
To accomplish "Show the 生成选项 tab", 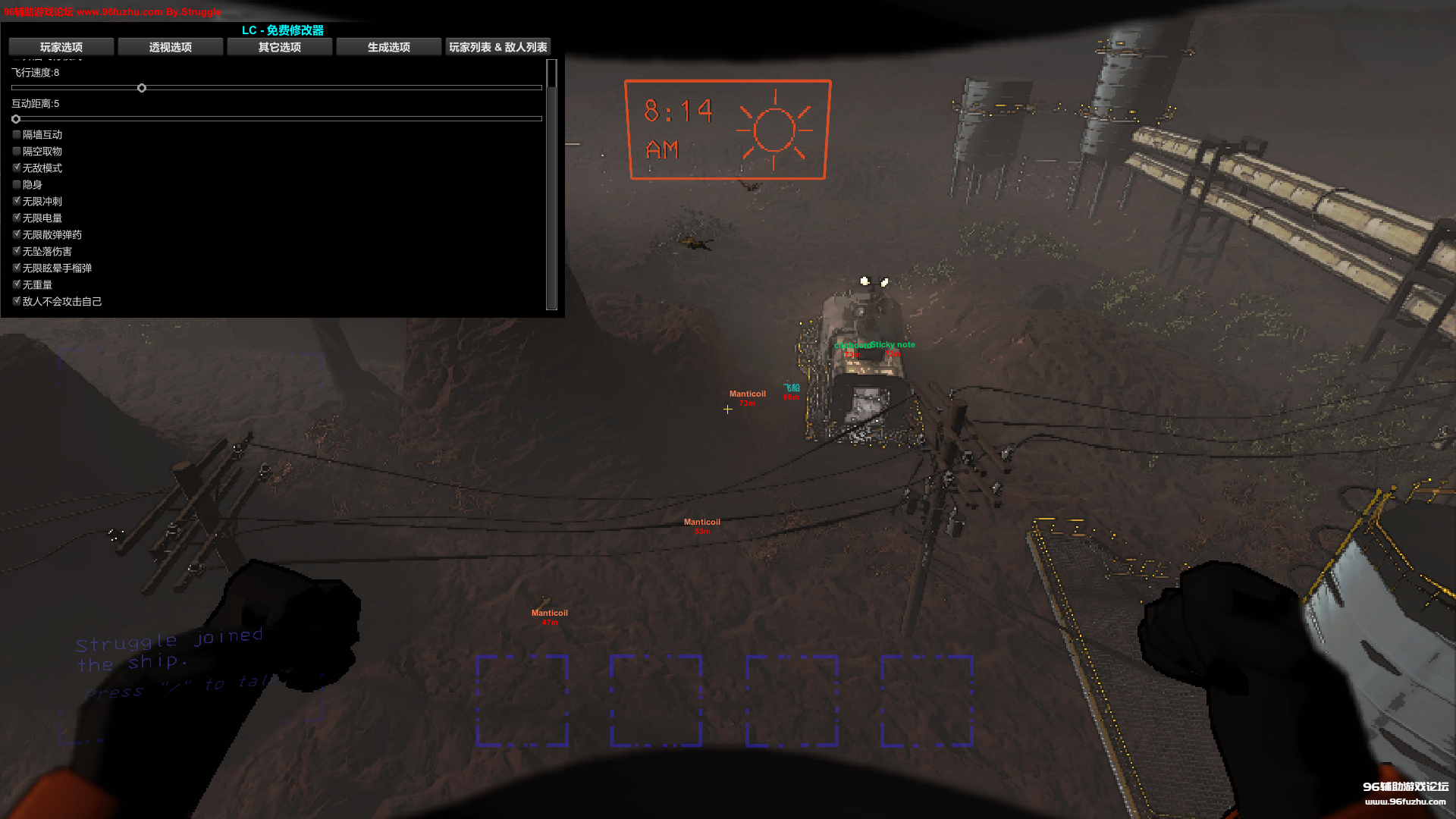I will tap(389, 47).
